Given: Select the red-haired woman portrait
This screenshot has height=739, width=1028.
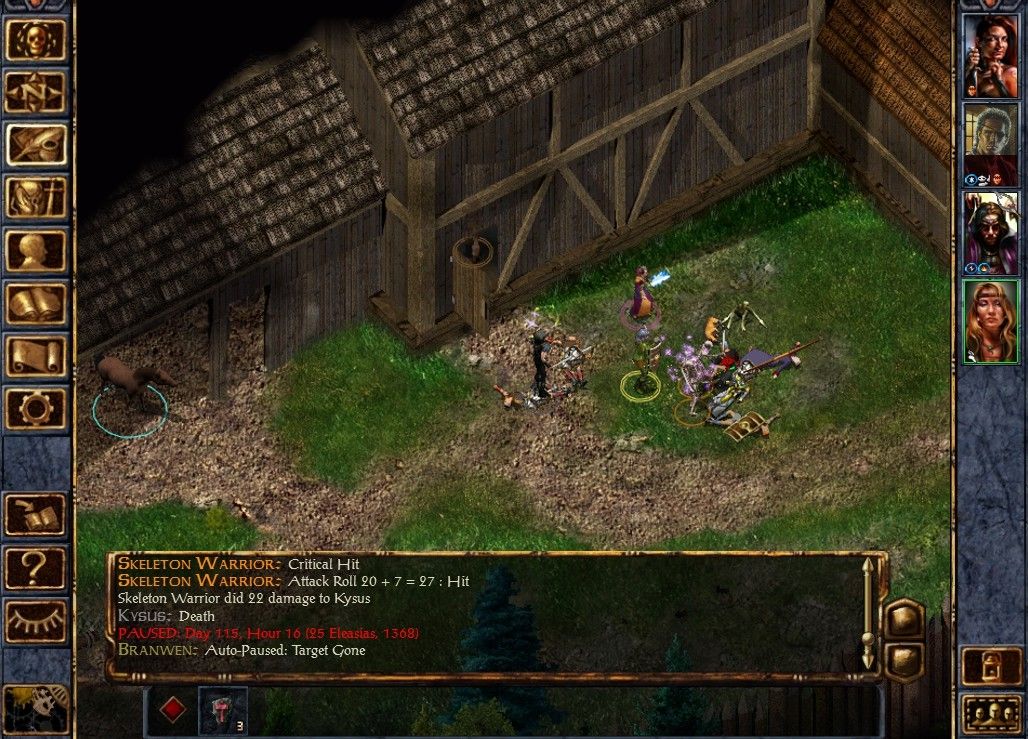Looking at the screenshot, I should (990, 56).
